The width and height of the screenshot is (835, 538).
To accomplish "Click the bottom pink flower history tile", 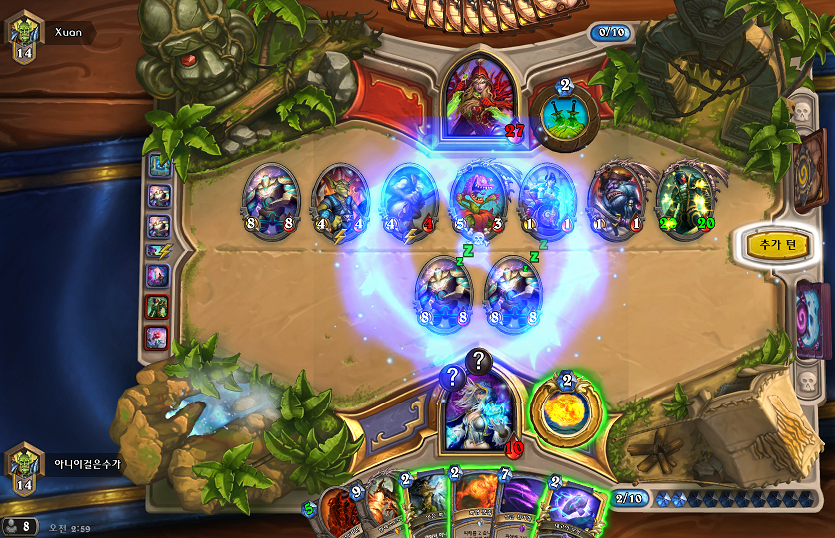I will coord(159,337).
